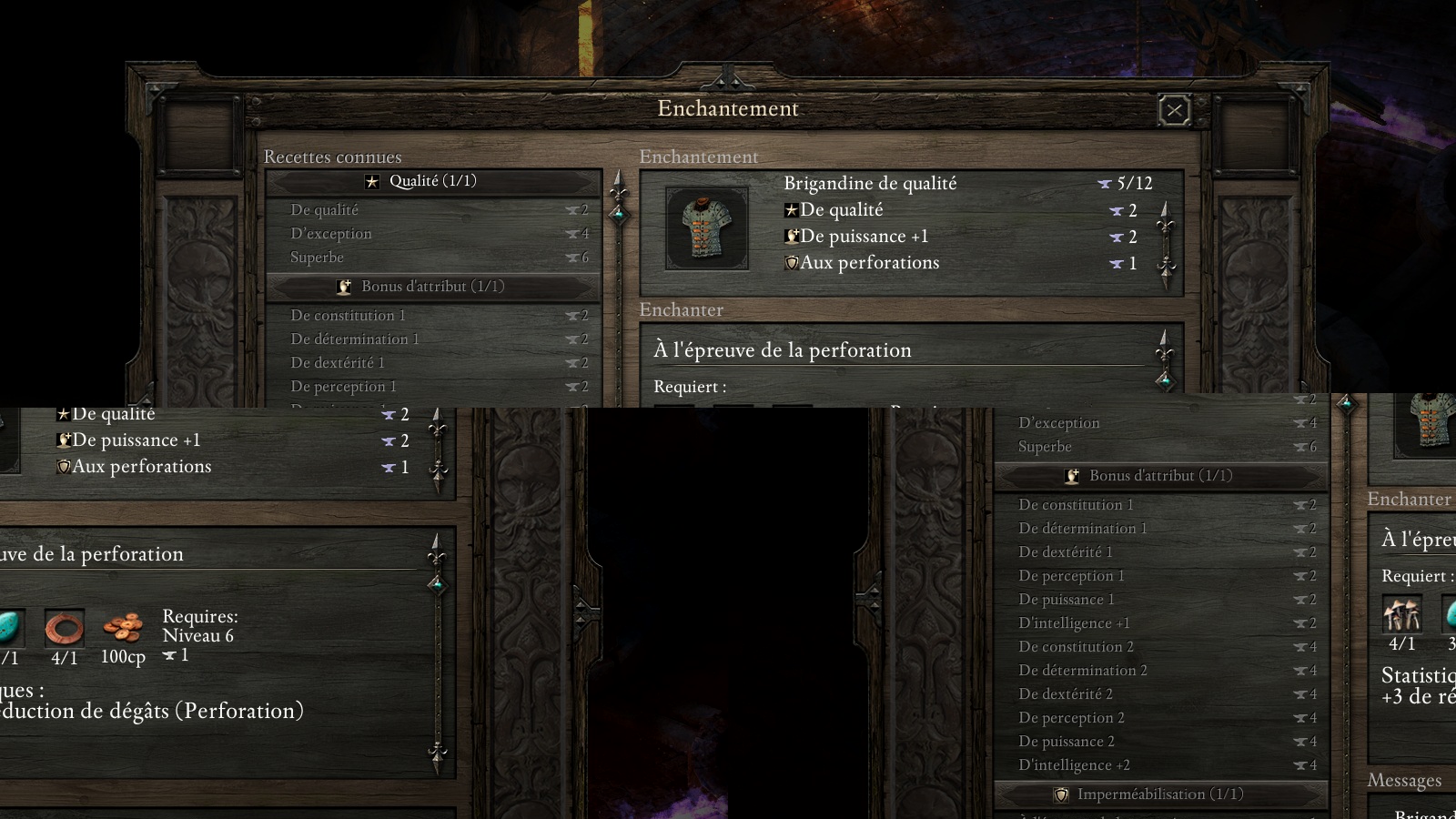Image resolution: width=1456 pixels, height=819 pixels.
Task: Pick the De détermination 2 recipe
Action: pos(1082,671)
